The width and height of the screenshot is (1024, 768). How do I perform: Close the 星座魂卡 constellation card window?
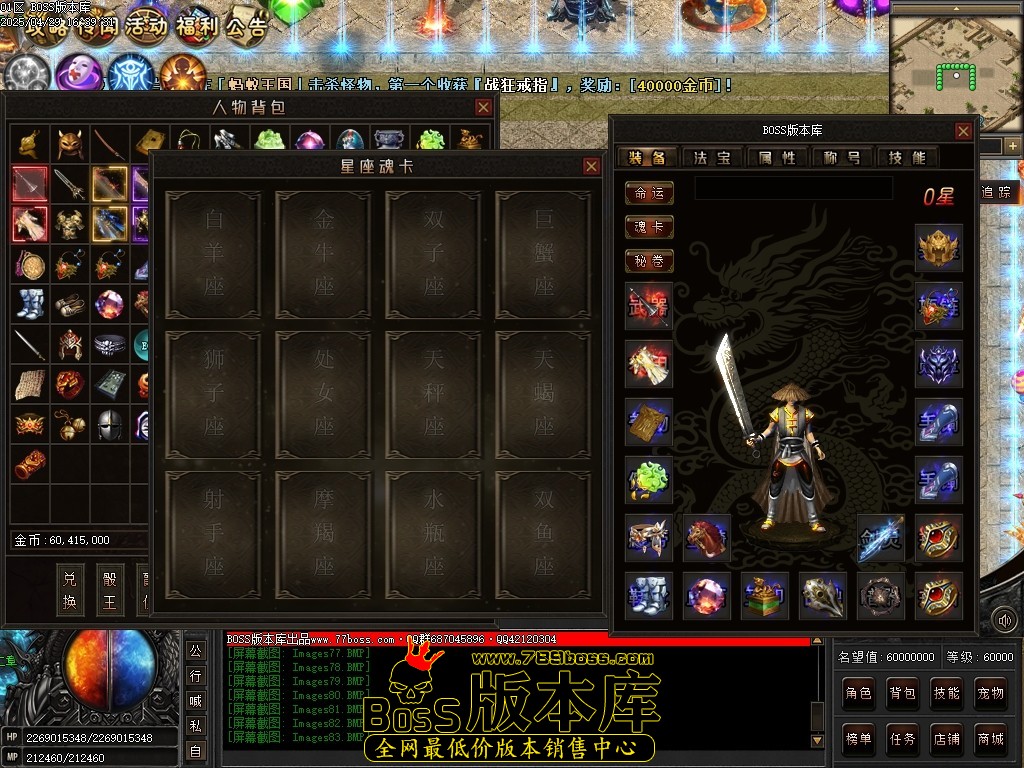pyautogui.click(x=591, y=166)
